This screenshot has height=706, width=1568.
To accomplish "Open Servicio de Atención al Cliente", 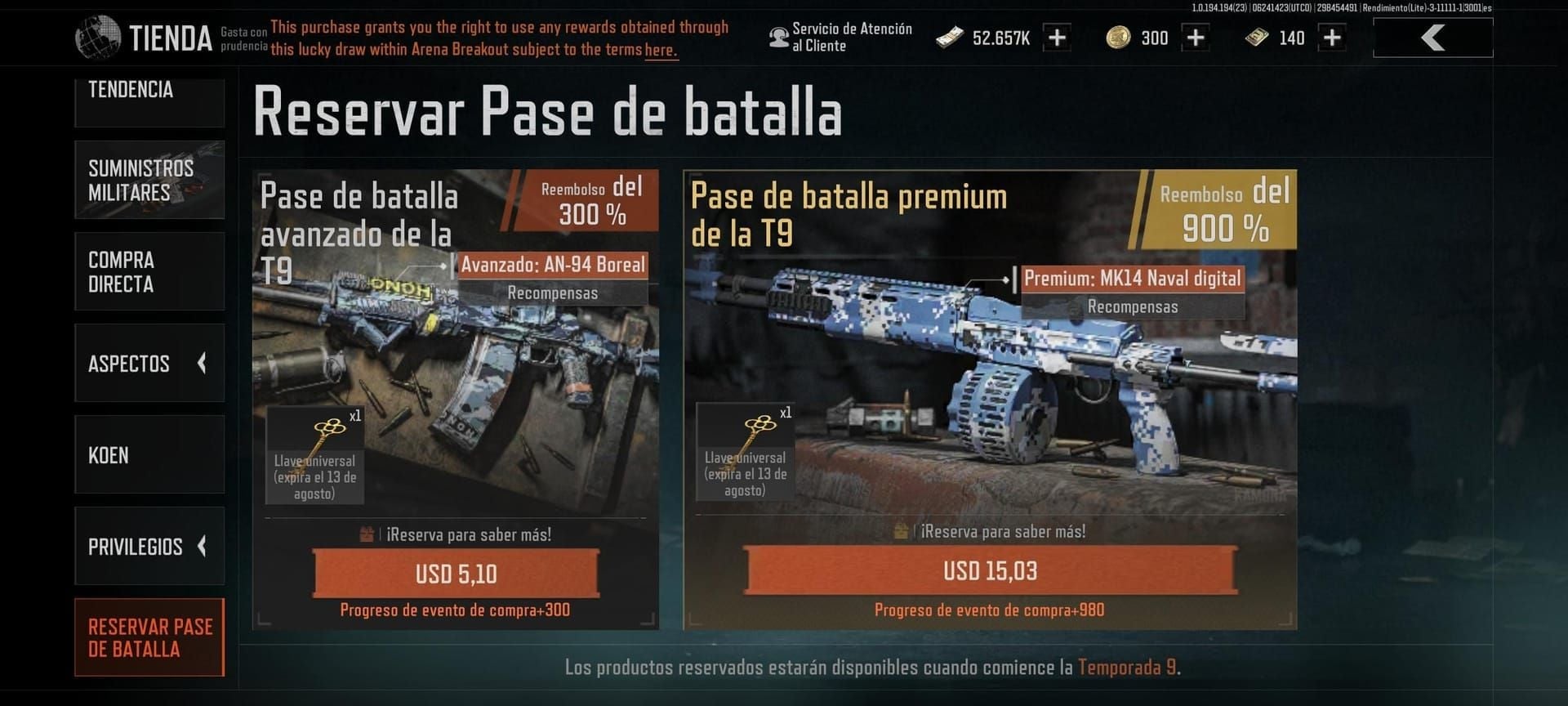I will point(841,38).
